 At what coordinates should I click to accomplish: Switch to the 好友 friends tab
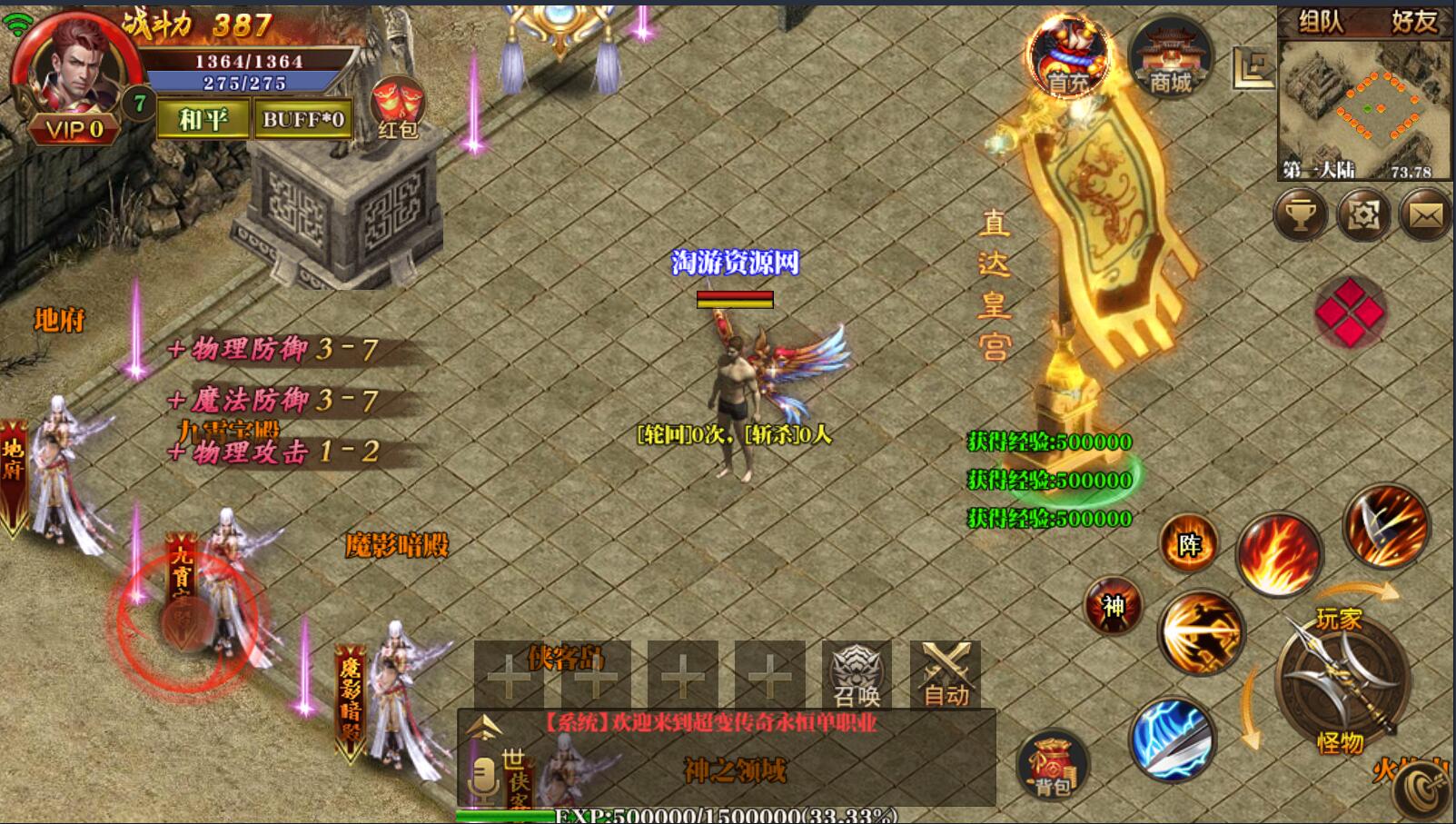coord(1414,21)
